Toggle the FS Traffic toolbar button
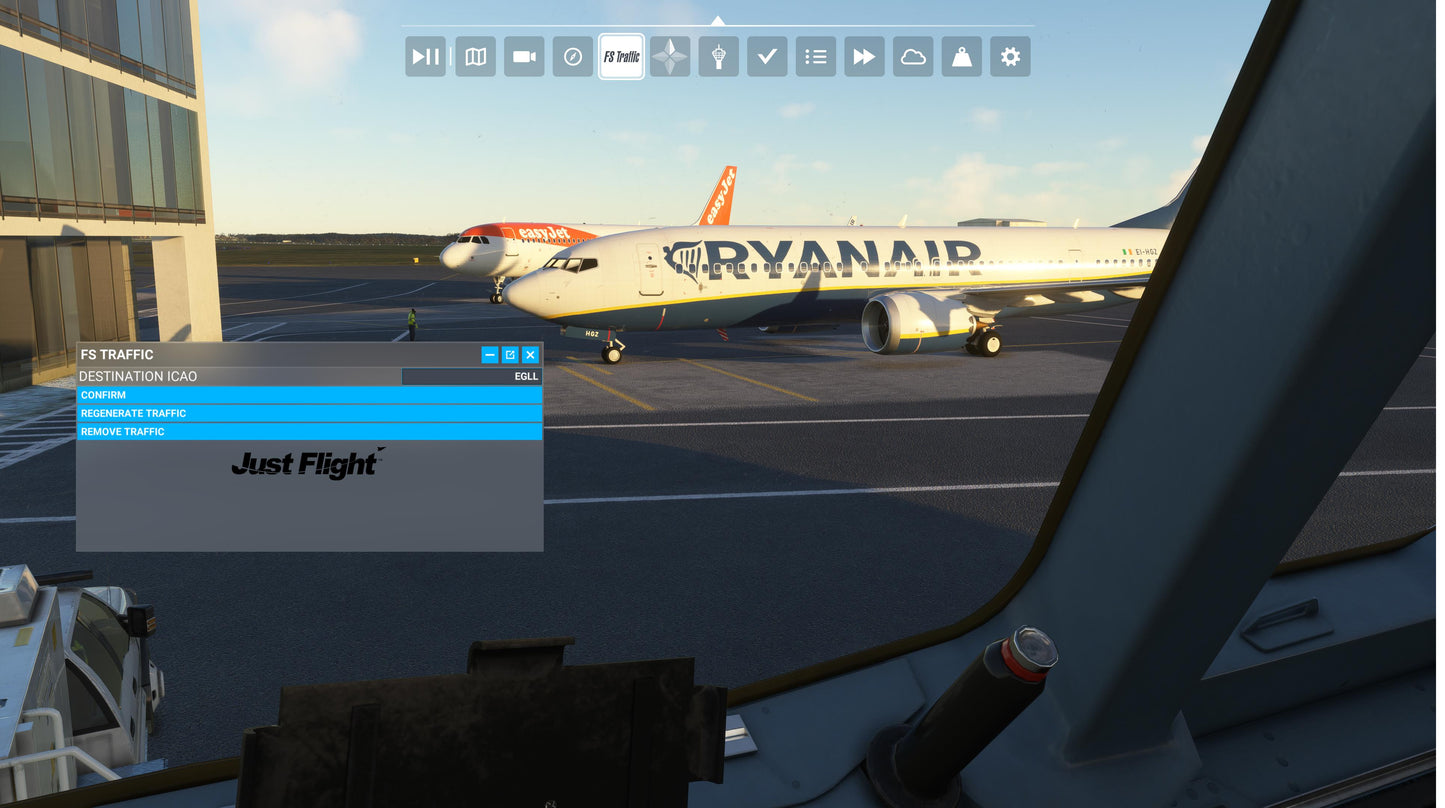 [621, 57]
